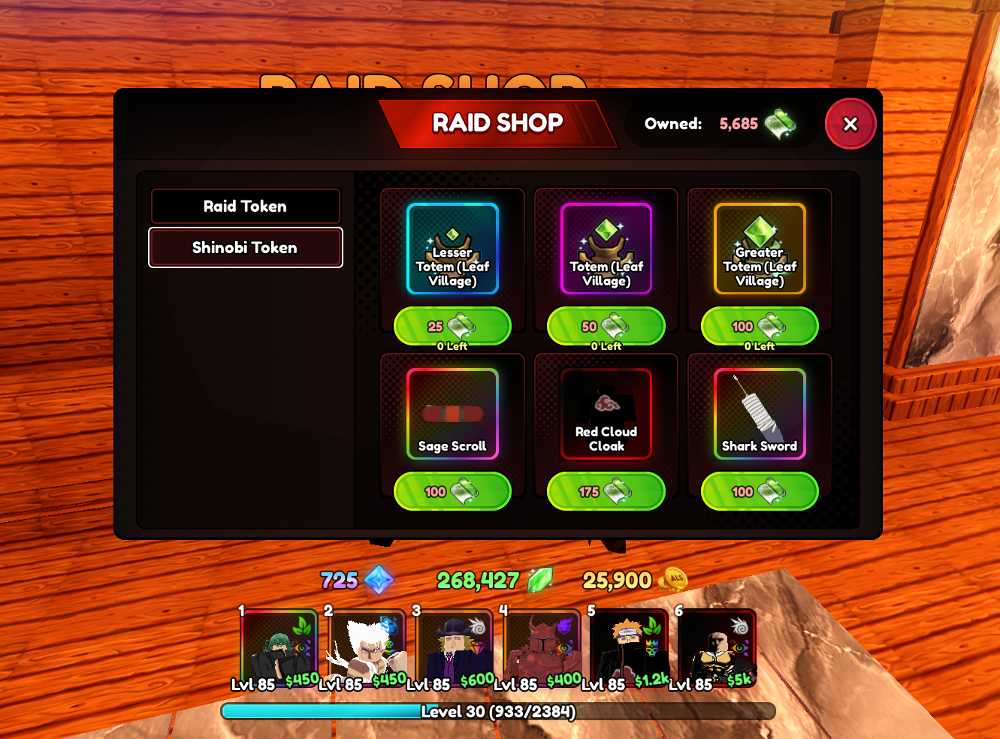The image size is (1000, 739).
Task: Buy the Lesser Totem for 25 tokens
Action: tap(452, 326)
